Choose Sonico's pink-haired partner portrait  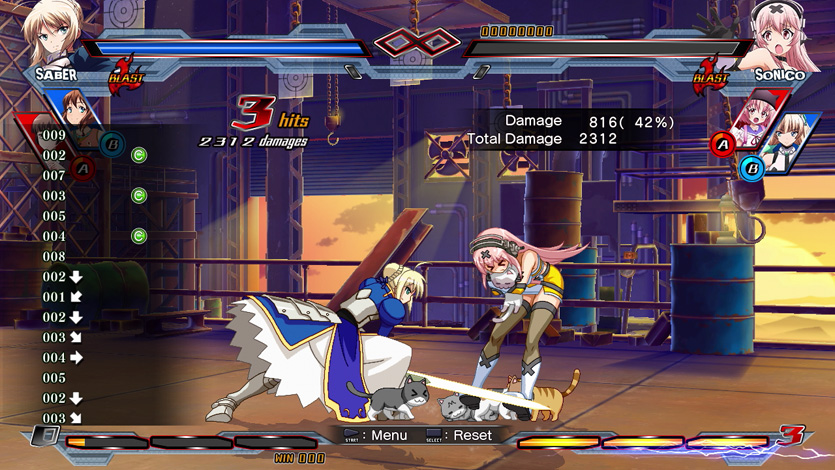753,117
